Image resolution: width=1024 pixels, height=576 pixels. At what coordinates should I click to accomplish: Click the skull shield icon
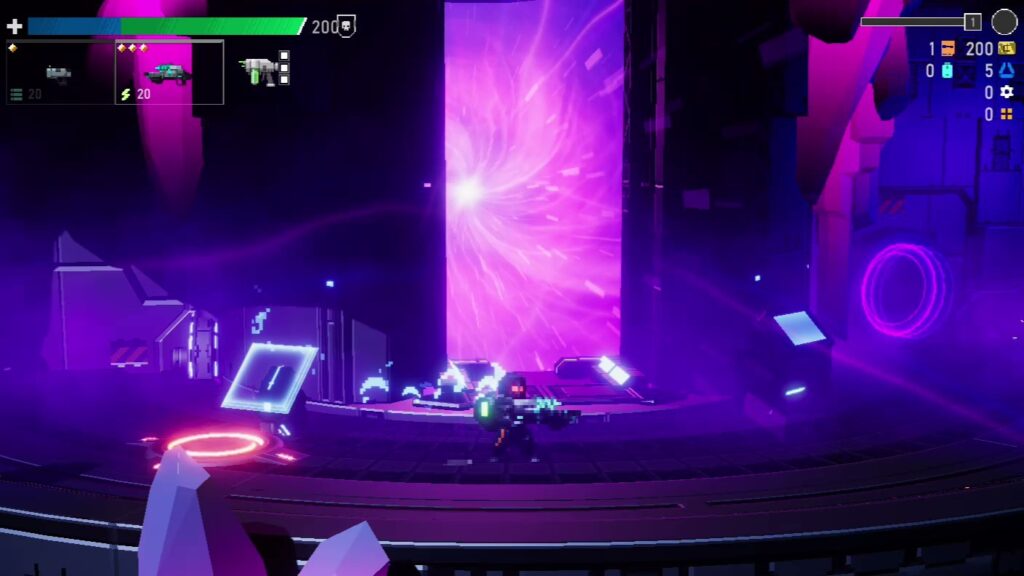pyautogui.click(x=347, y=27)
